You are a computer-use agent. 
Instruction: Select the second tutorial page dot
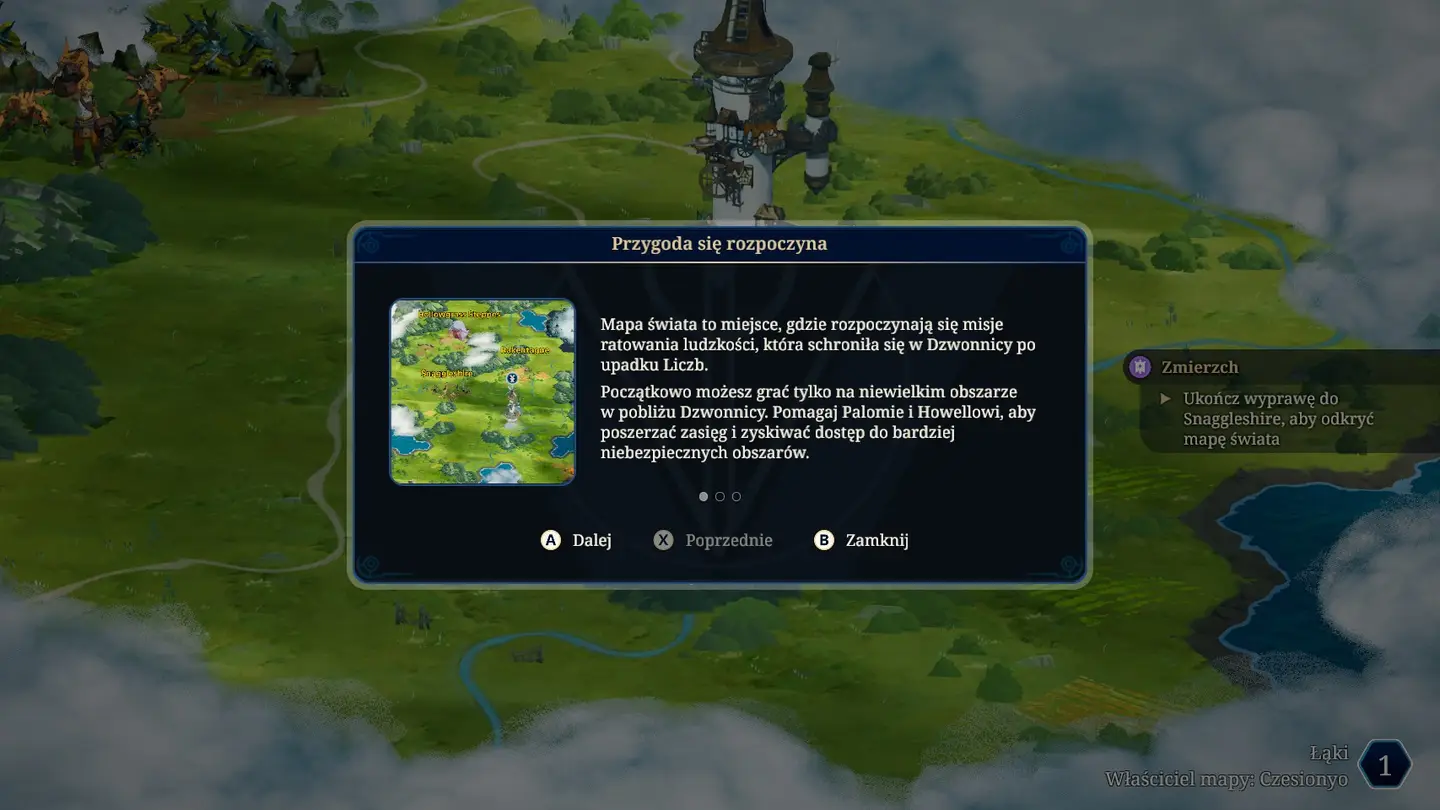point(720,497)
